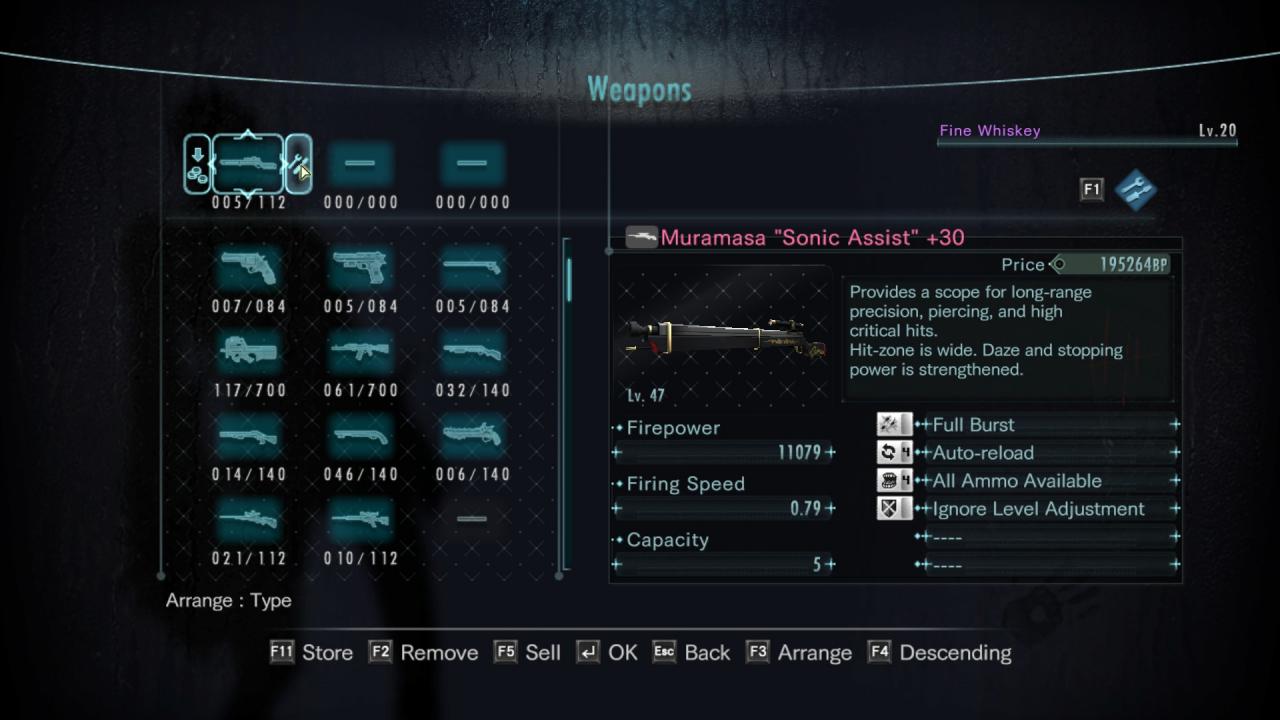This screenshot has height=720, width=1280.
Task: Click the weapon list scrollbar
Action: coord(569,280)
